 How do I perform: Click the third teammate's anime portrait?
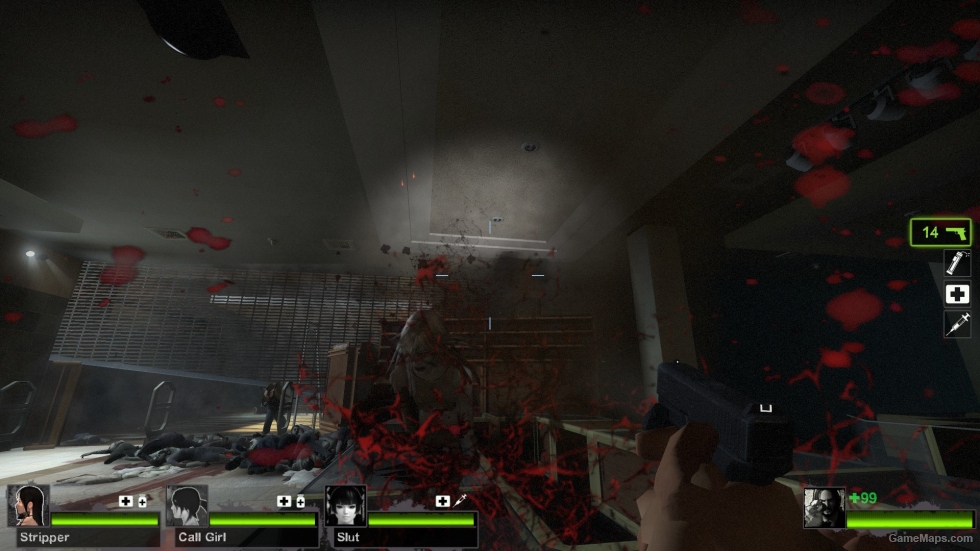[345, 506]
